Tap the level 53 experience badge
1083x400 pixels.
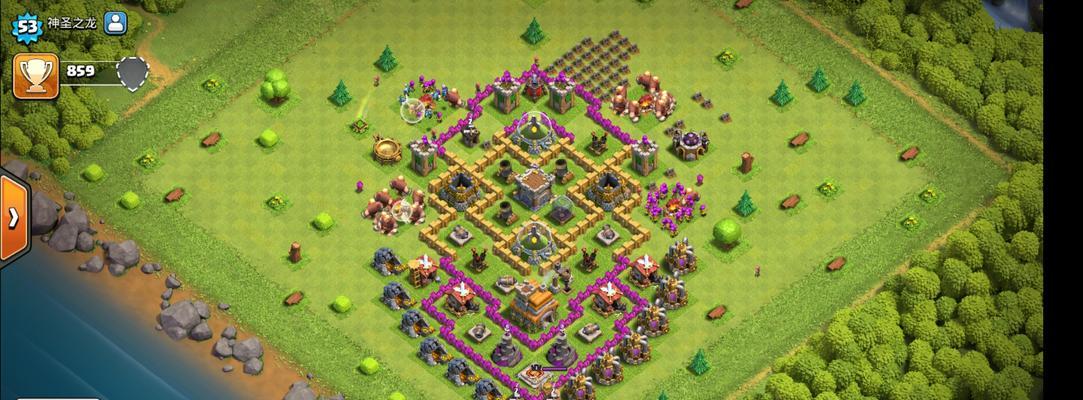24,24
